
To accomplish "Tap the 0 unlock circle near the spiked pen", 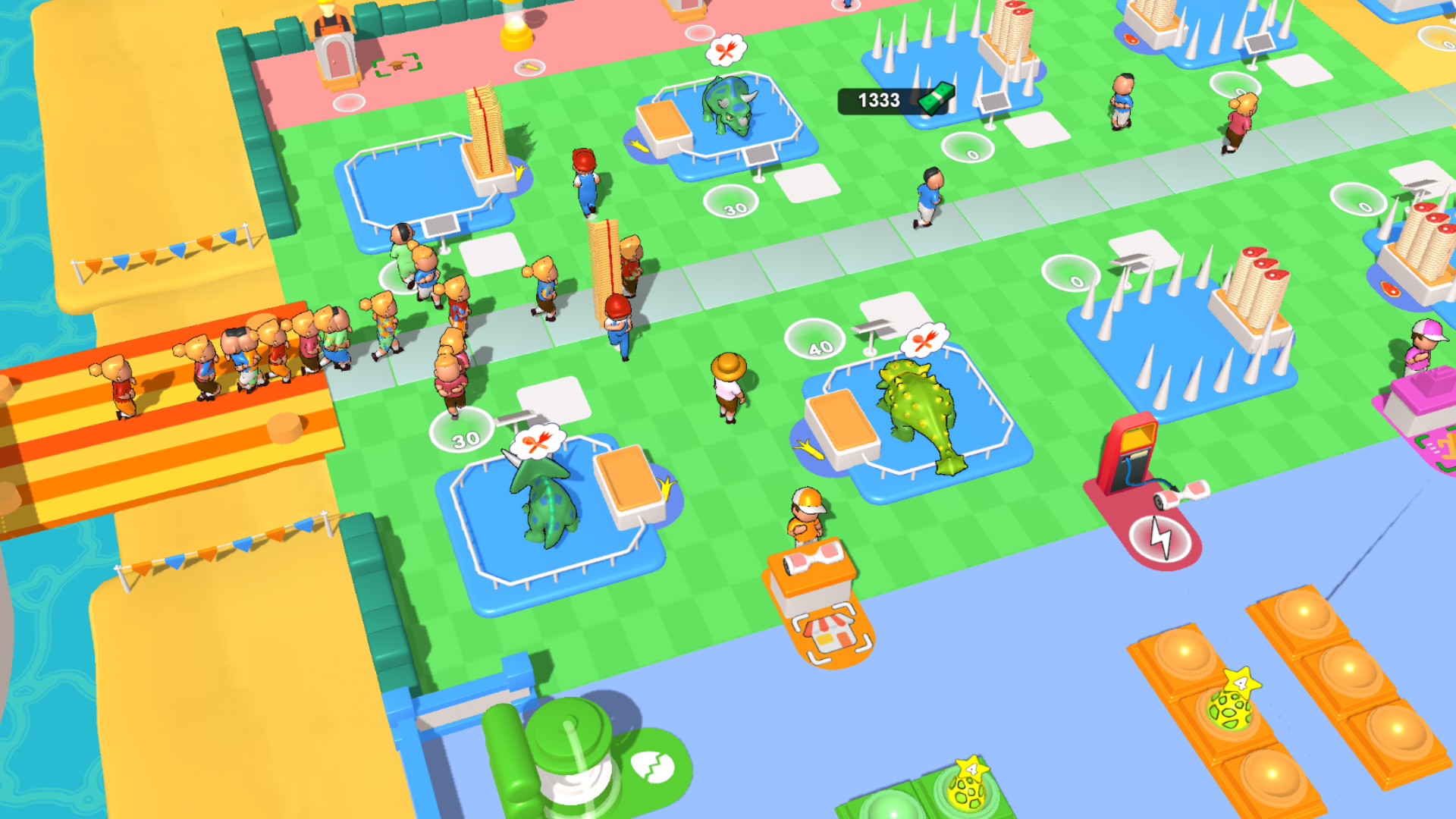I will [1075, 281].
